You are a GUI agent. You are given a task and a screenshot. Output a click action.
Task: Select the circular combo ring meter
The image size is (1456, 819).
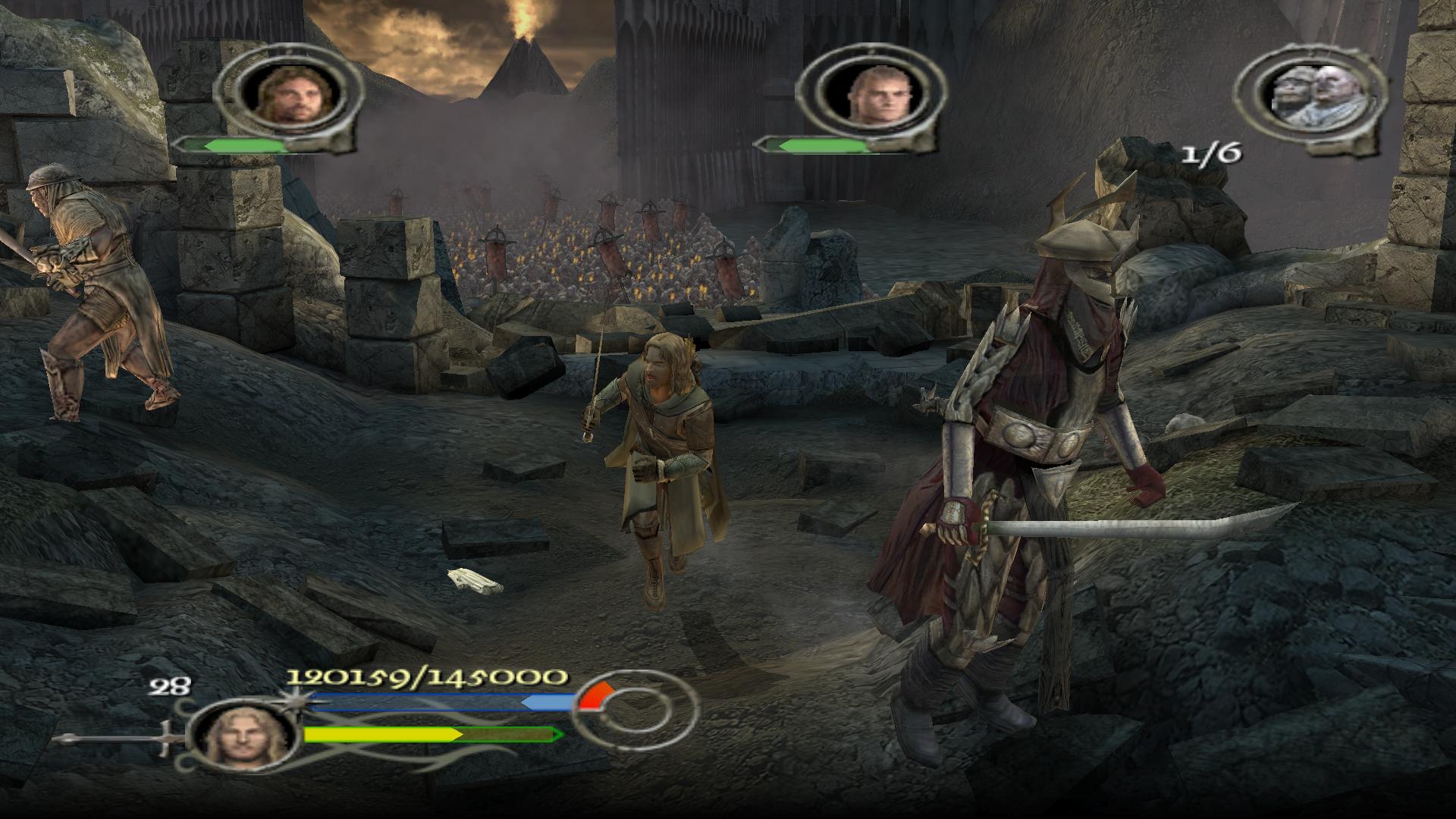633,715
